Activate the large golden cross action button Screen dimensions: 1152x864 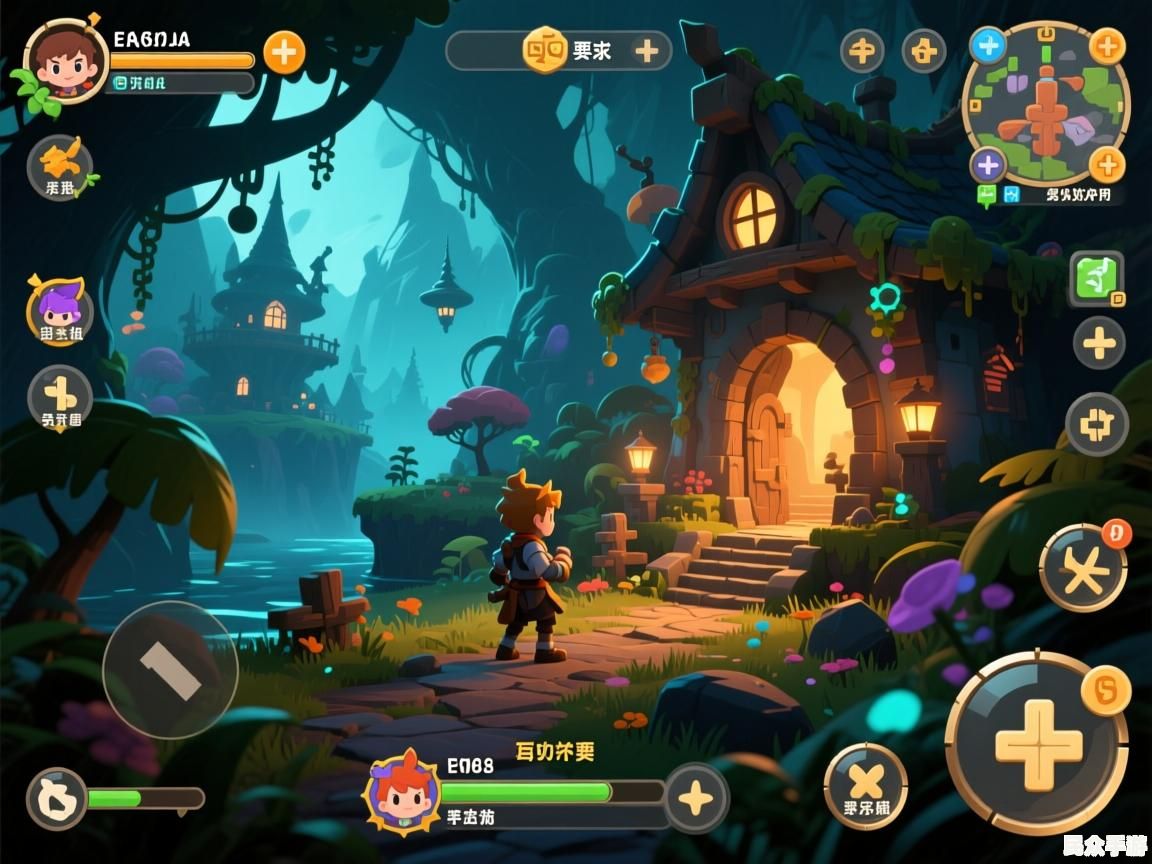(x=1038, y=744)
